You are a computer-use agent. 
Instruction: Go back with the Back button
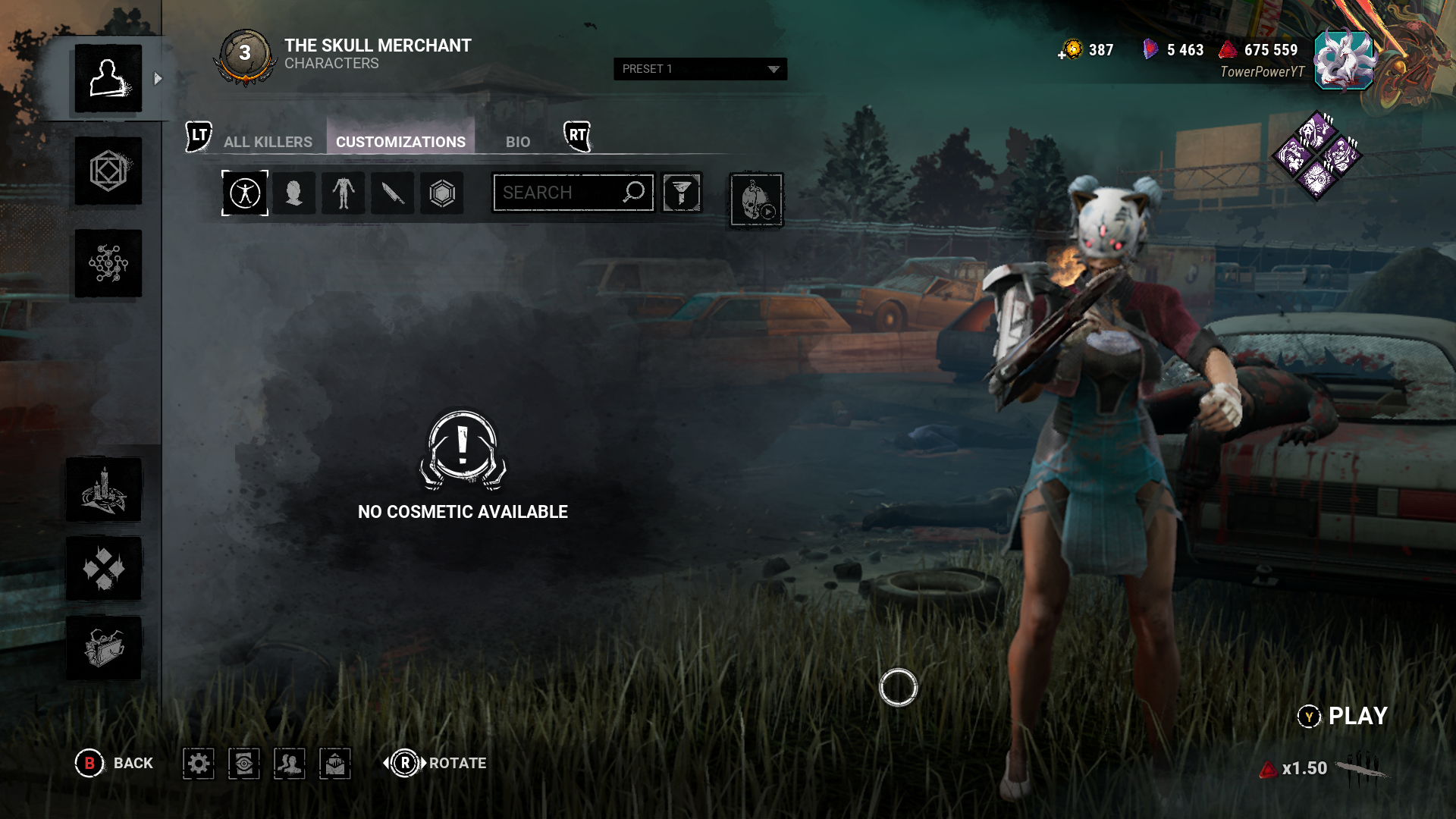pos(115,763)
